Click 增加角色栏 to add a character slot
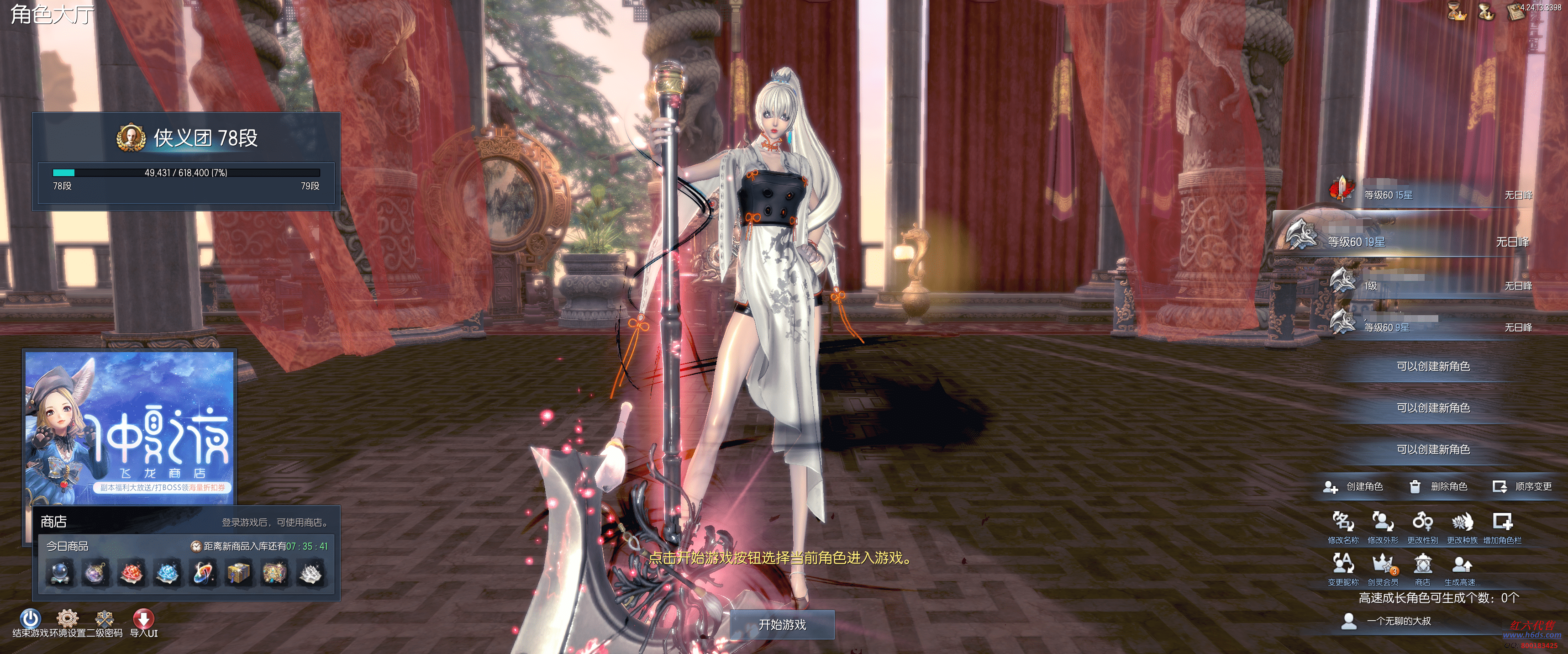Viewport: 1568px width, 654px height. click(1502, 524)
